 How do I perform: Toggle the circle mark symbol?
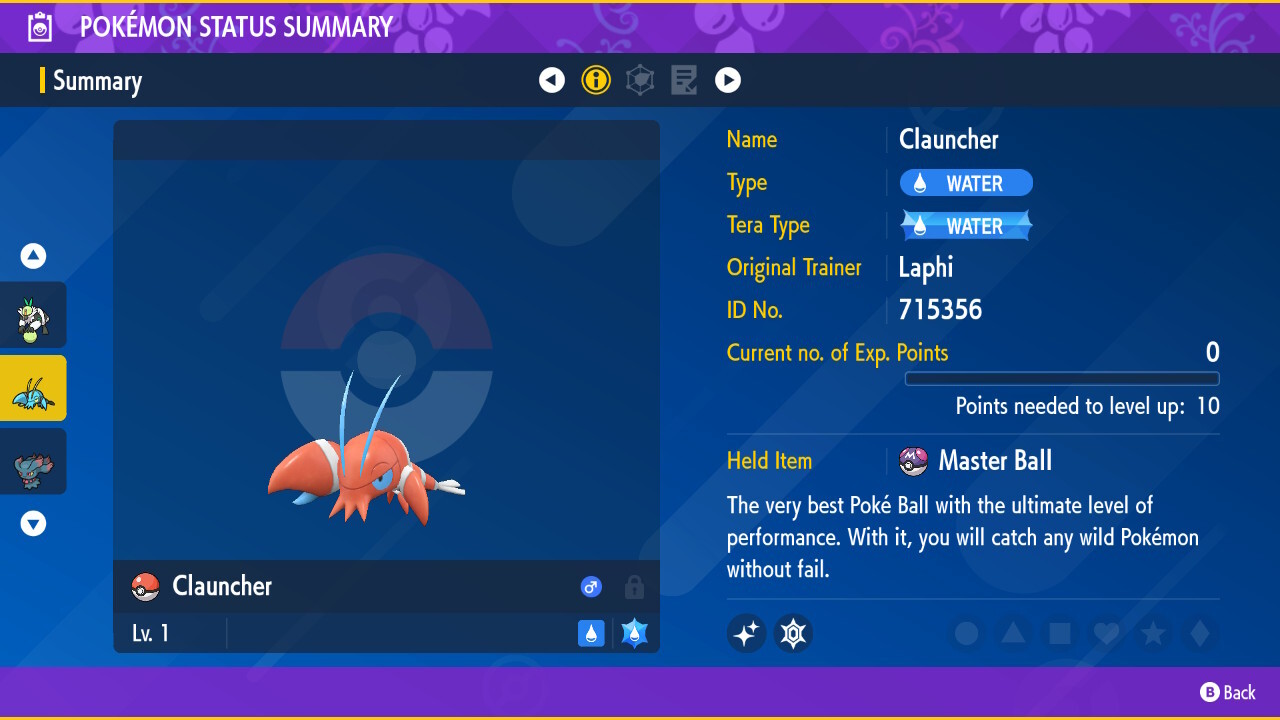click(965, 633)
